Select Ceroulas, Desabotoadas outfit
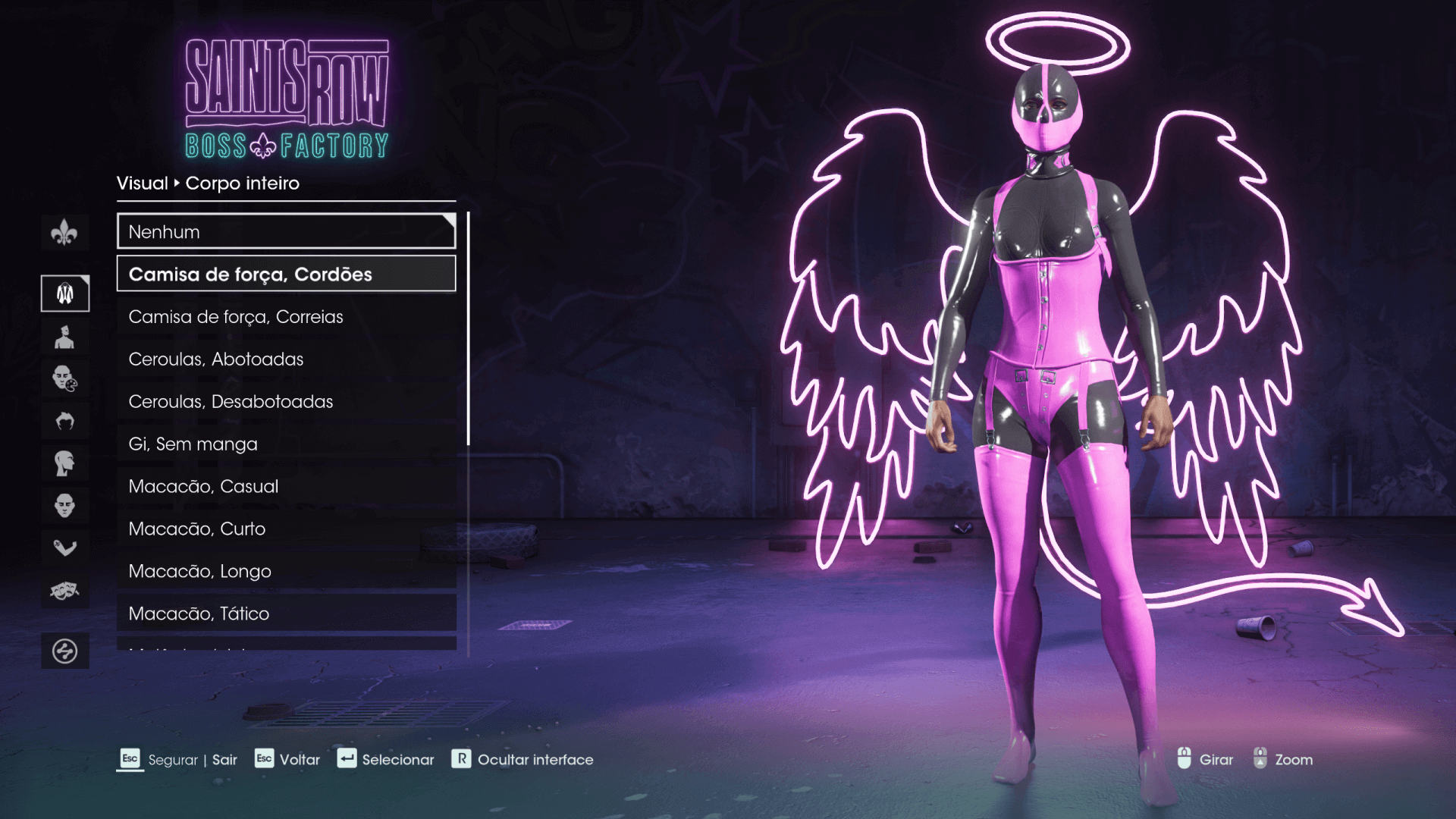 pyautogui.click(x=286, y=402)
